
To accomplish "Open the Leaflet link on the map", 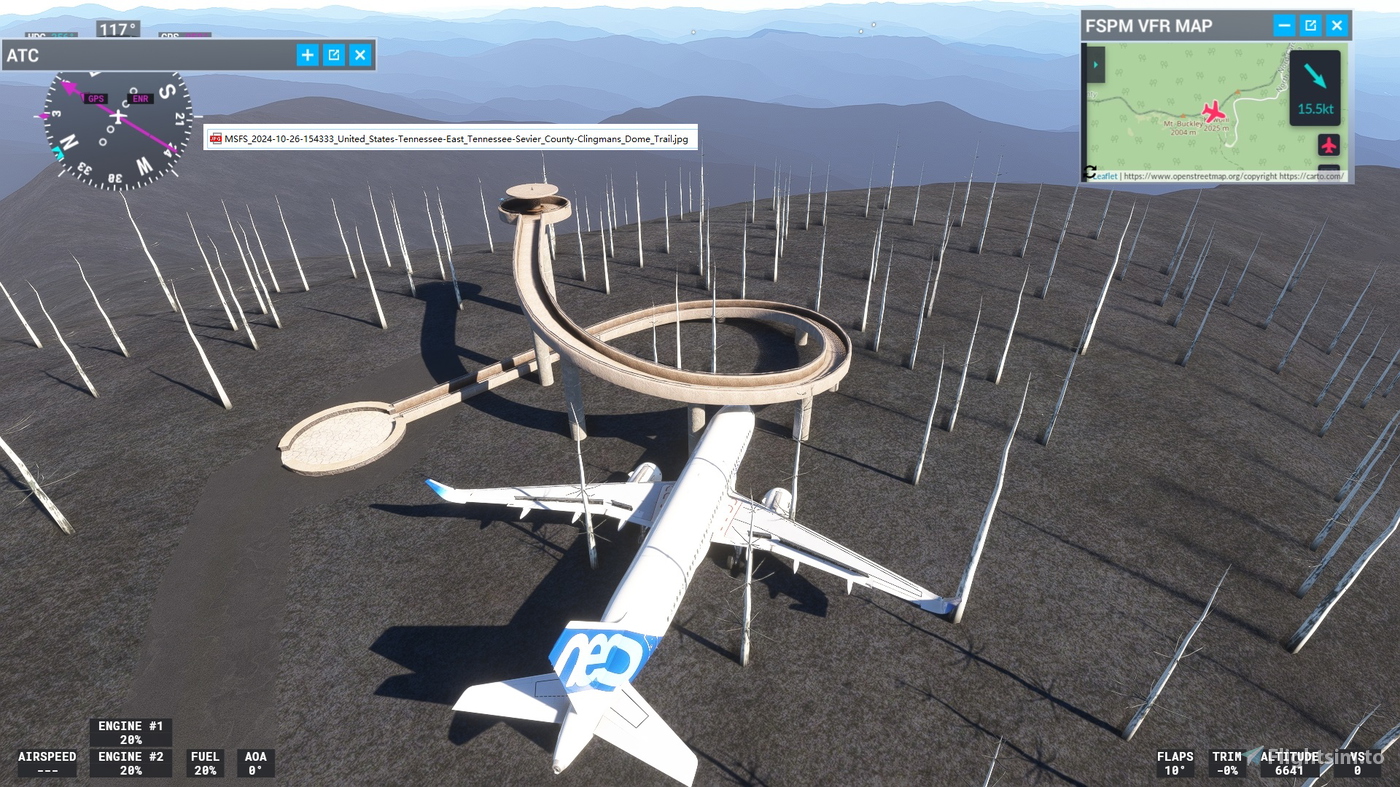I will [1105, 176].
